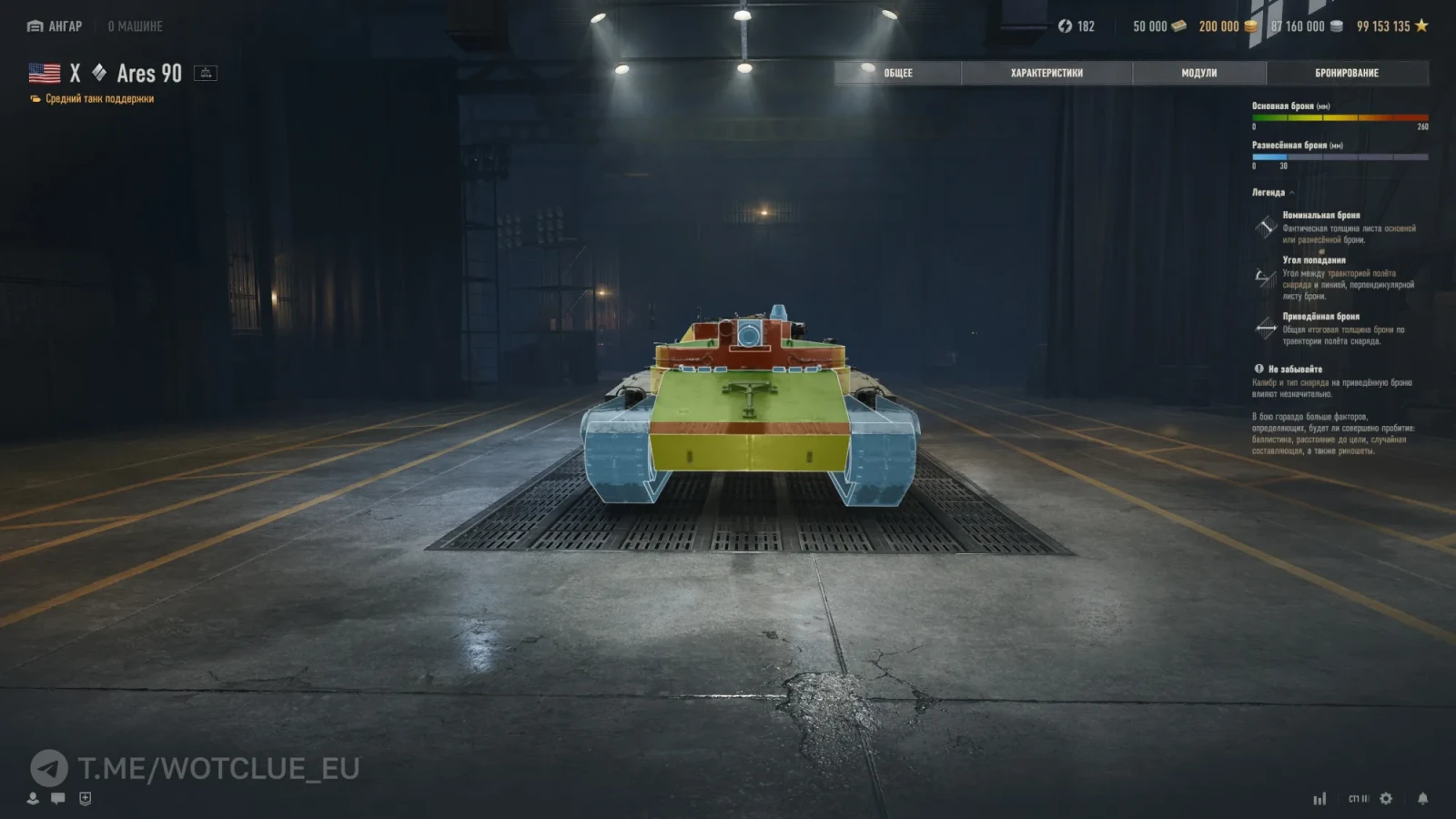Click the bar chart statistics icon

(x=1319, y=798)
